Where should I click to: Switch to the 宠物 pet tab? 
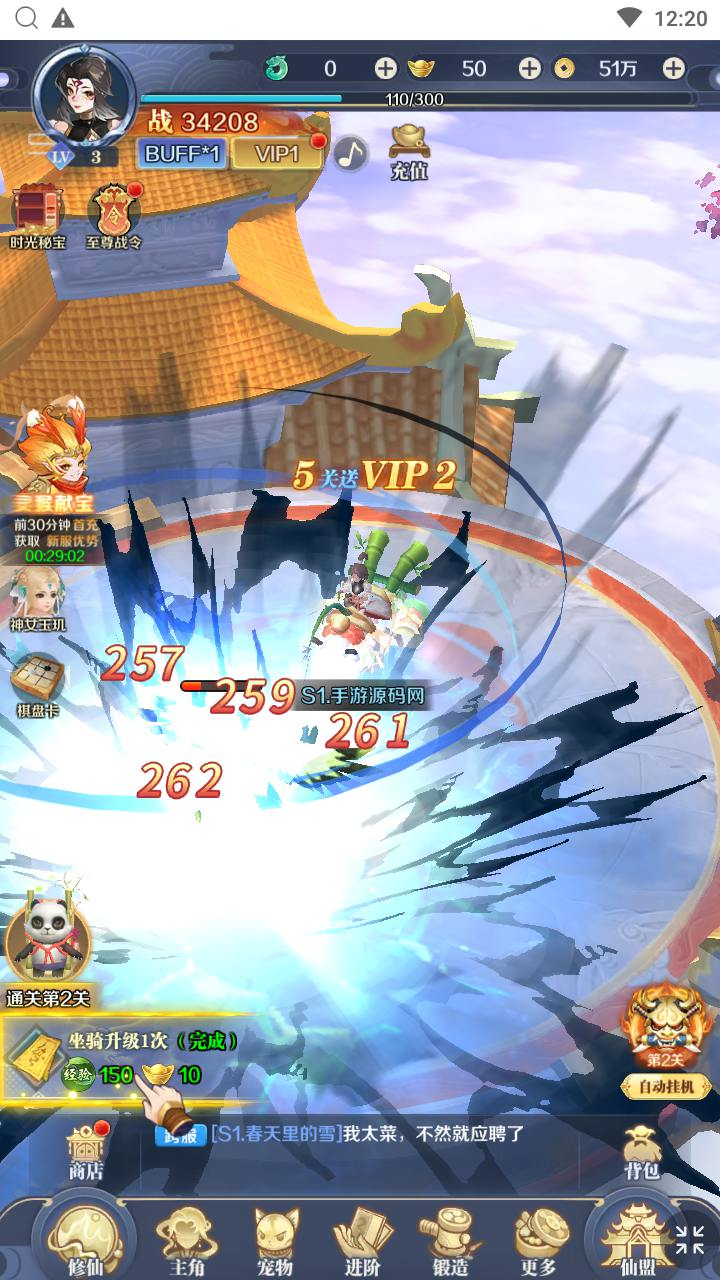(275, 1240)
